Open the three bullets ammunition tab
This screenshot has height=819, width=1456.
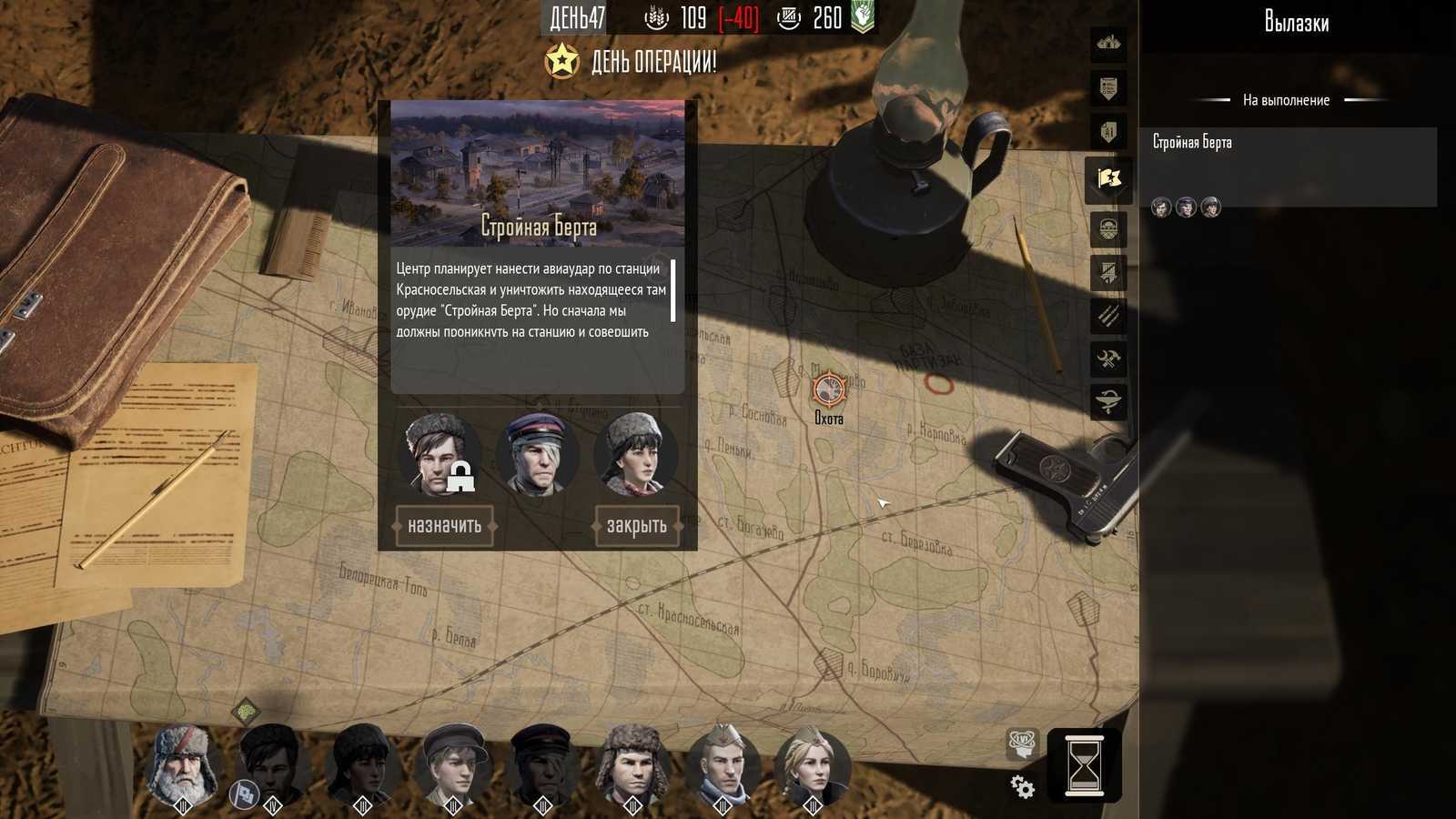tap(1108, 316)
